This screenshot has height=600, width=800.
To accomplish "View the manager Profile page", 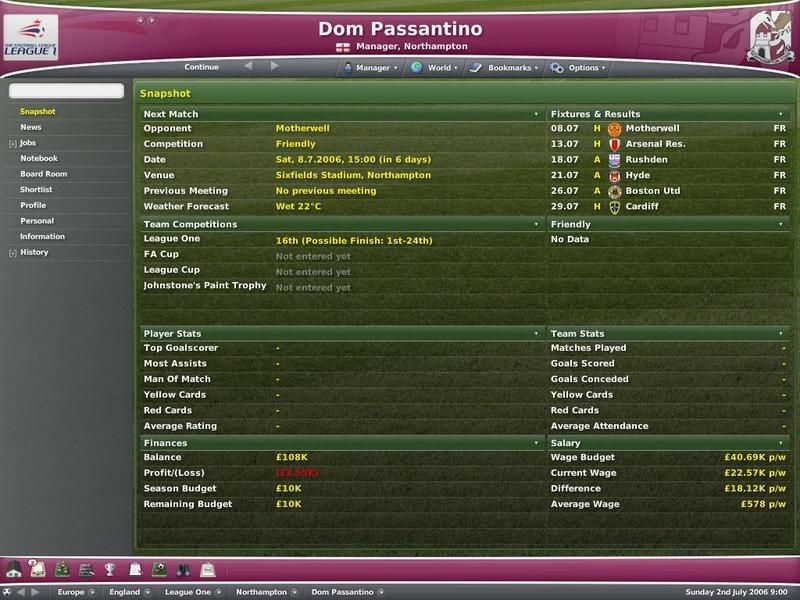I will 33,205.
